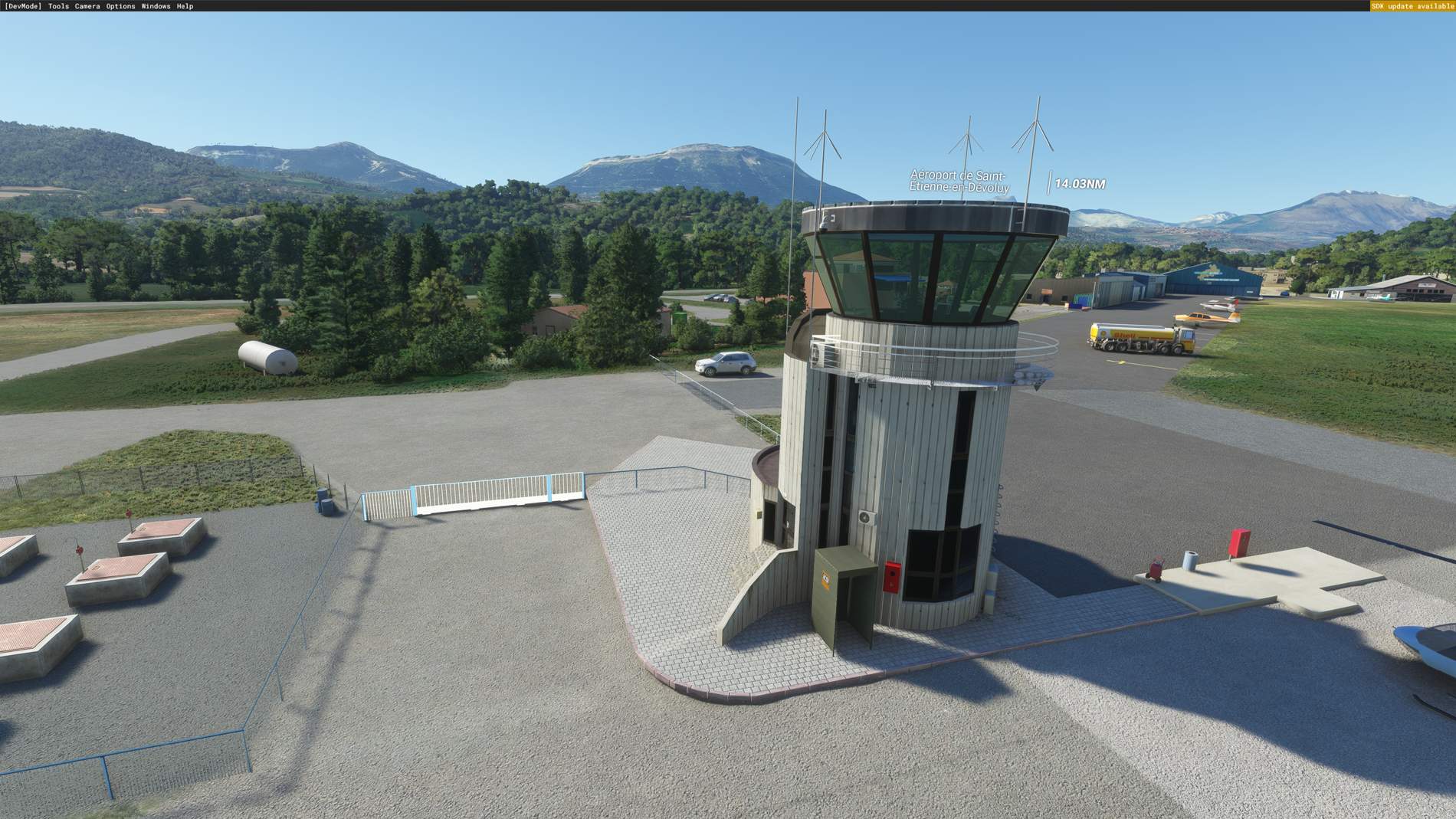Image resolution: width=1456 pixels, height=819 pixels.
Task: Open the Windows menu
Action: [156, 6]
